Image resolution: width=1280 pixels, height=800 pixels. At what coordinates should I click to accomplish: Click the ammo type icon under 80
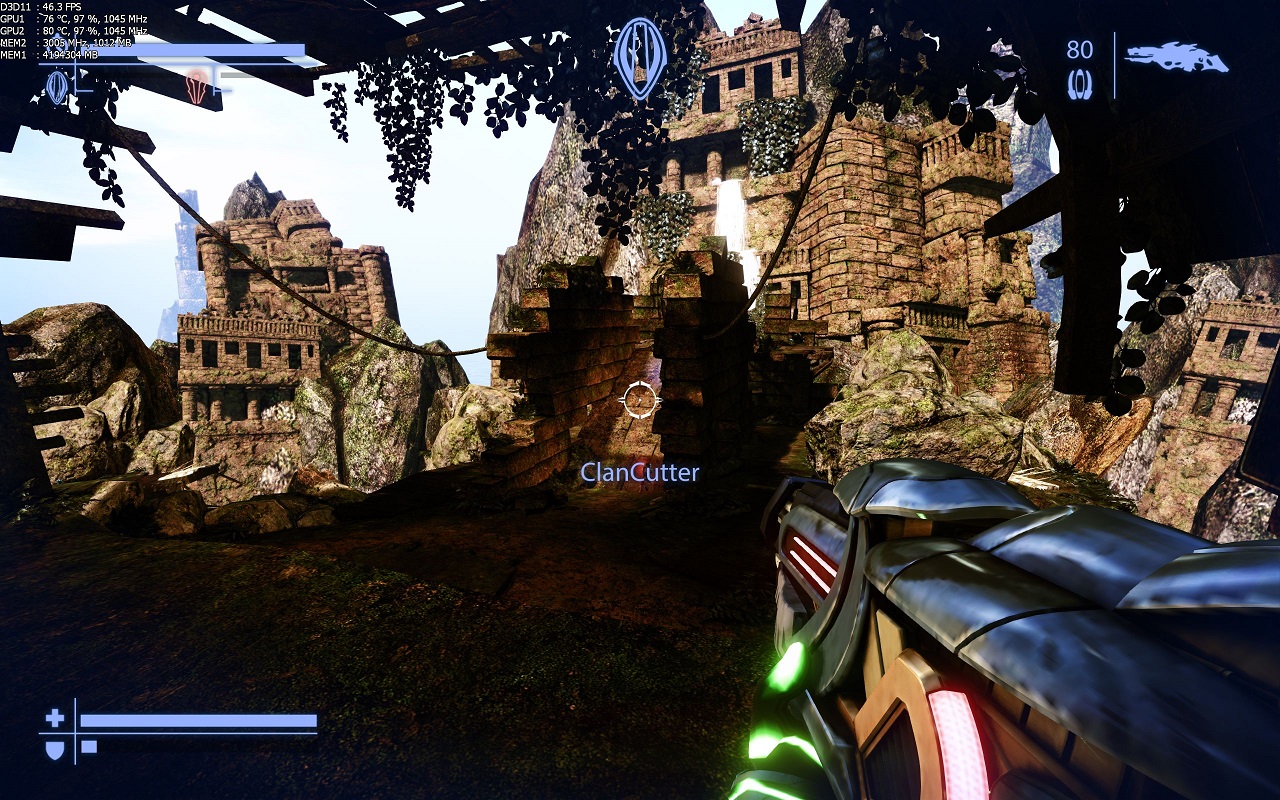(1079, 85)
